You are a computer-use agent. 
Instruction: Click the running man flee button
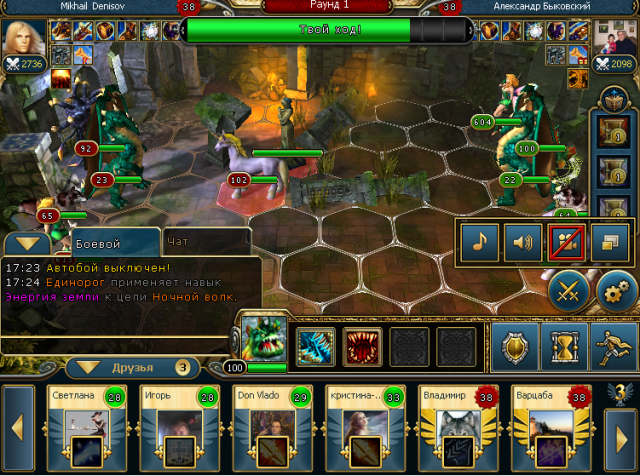coord(613,346)
